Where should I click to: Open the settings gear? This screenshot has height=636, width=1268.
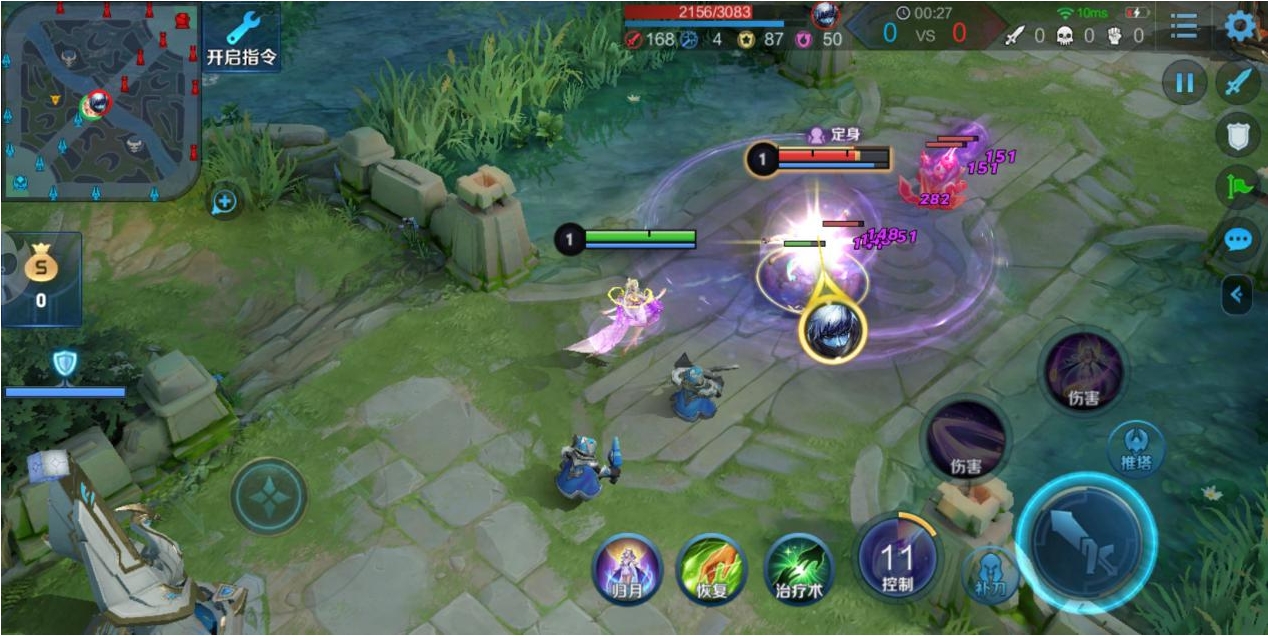pyautogui.click(x=1240, y=26)
